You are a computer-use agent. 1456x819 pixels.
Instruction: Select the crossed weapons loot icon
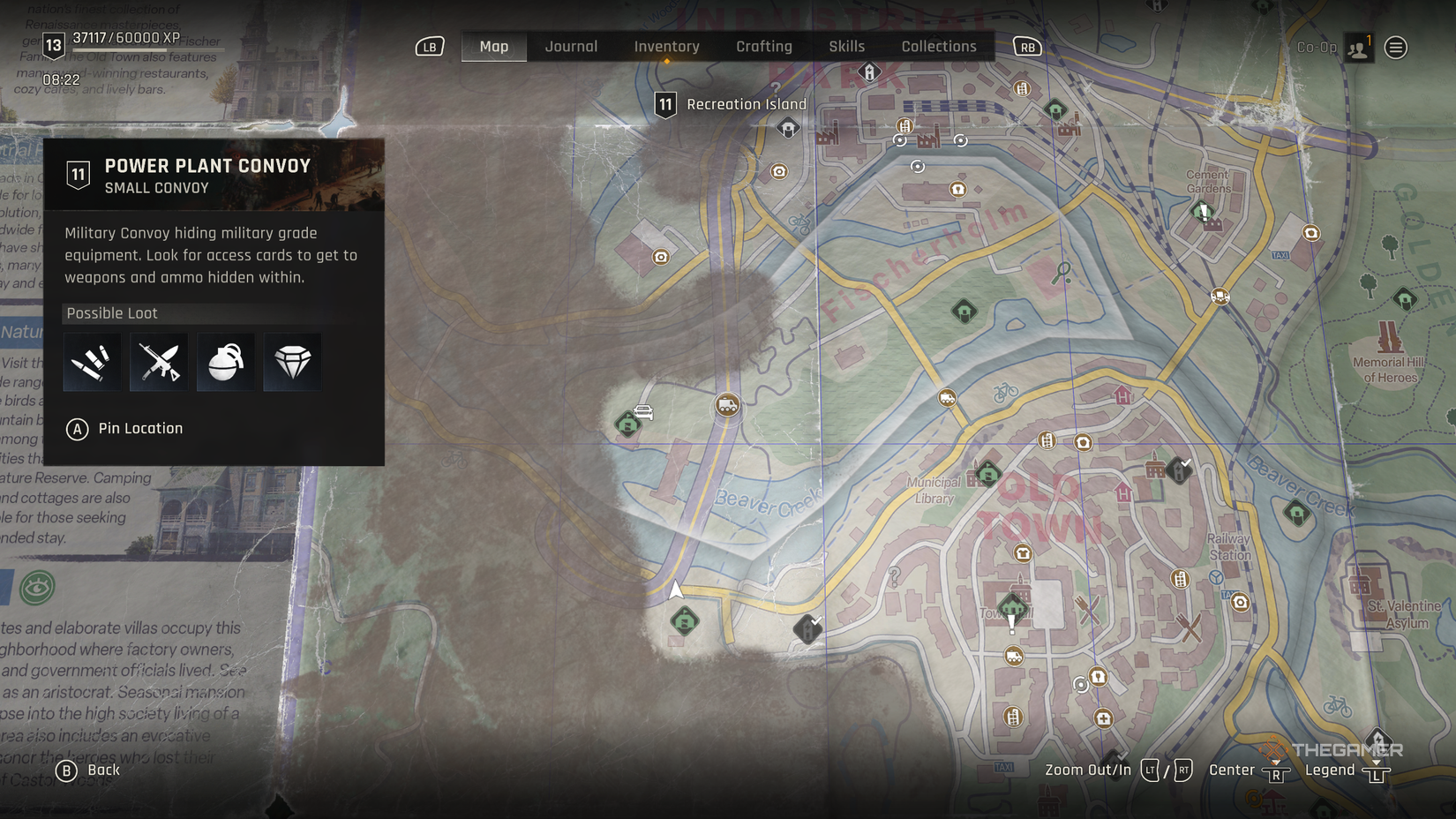[158, 361]
